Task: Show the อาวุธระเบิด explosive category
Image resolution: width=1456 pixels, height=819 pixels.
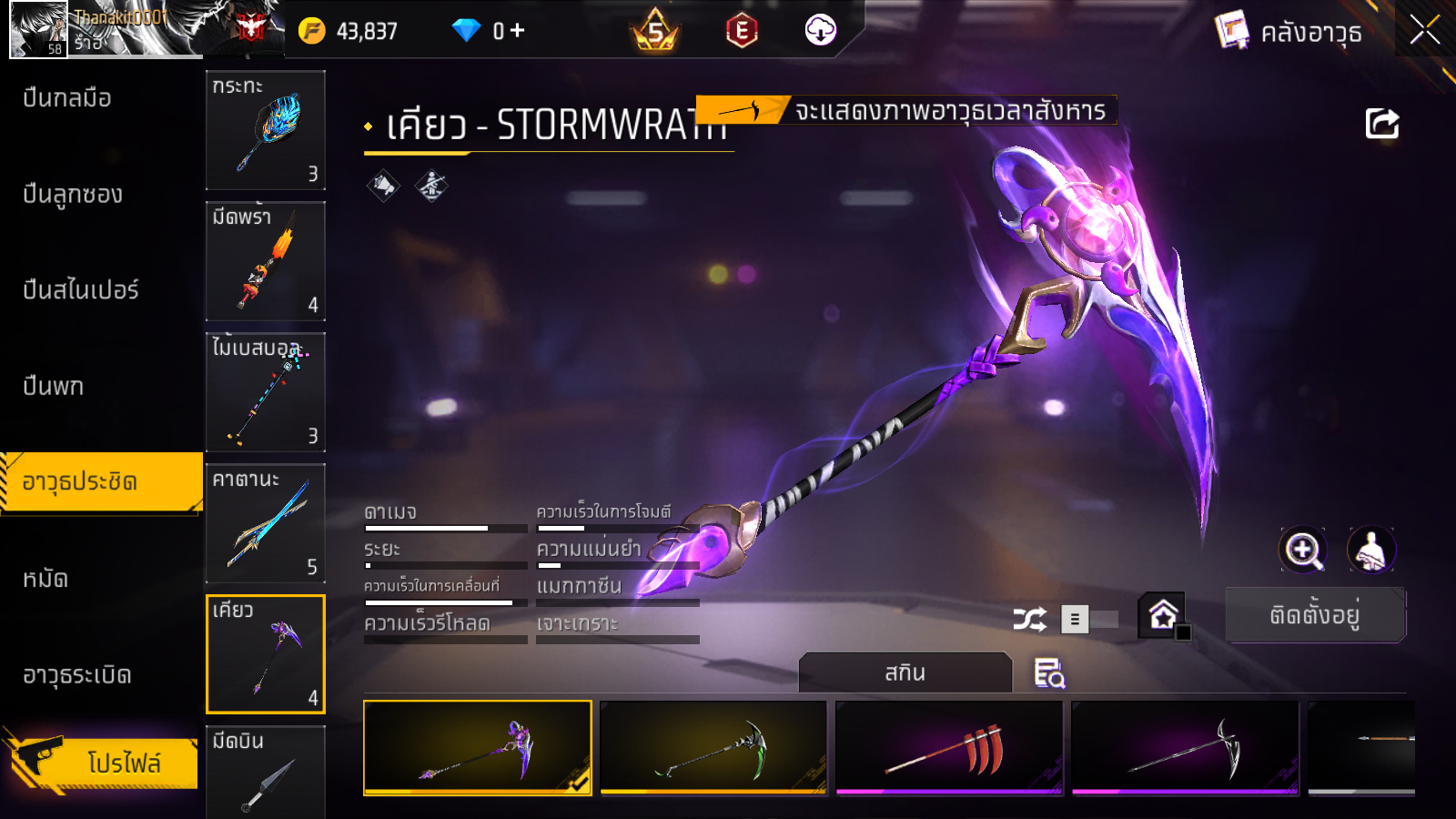Action: pyautogui.click(x=77, y=675)
